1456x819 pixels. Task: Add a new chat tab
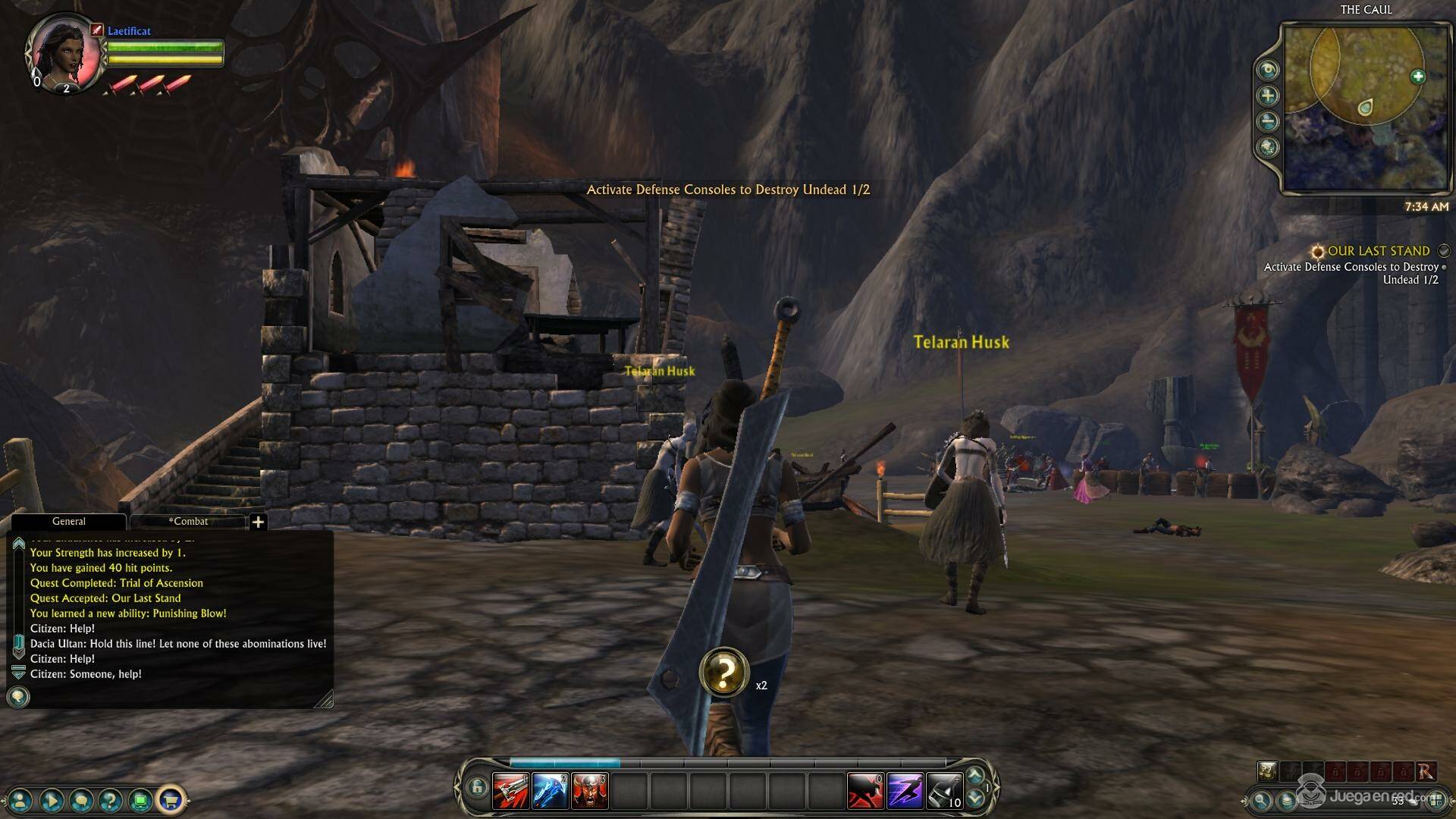click(x=258, y=522)
